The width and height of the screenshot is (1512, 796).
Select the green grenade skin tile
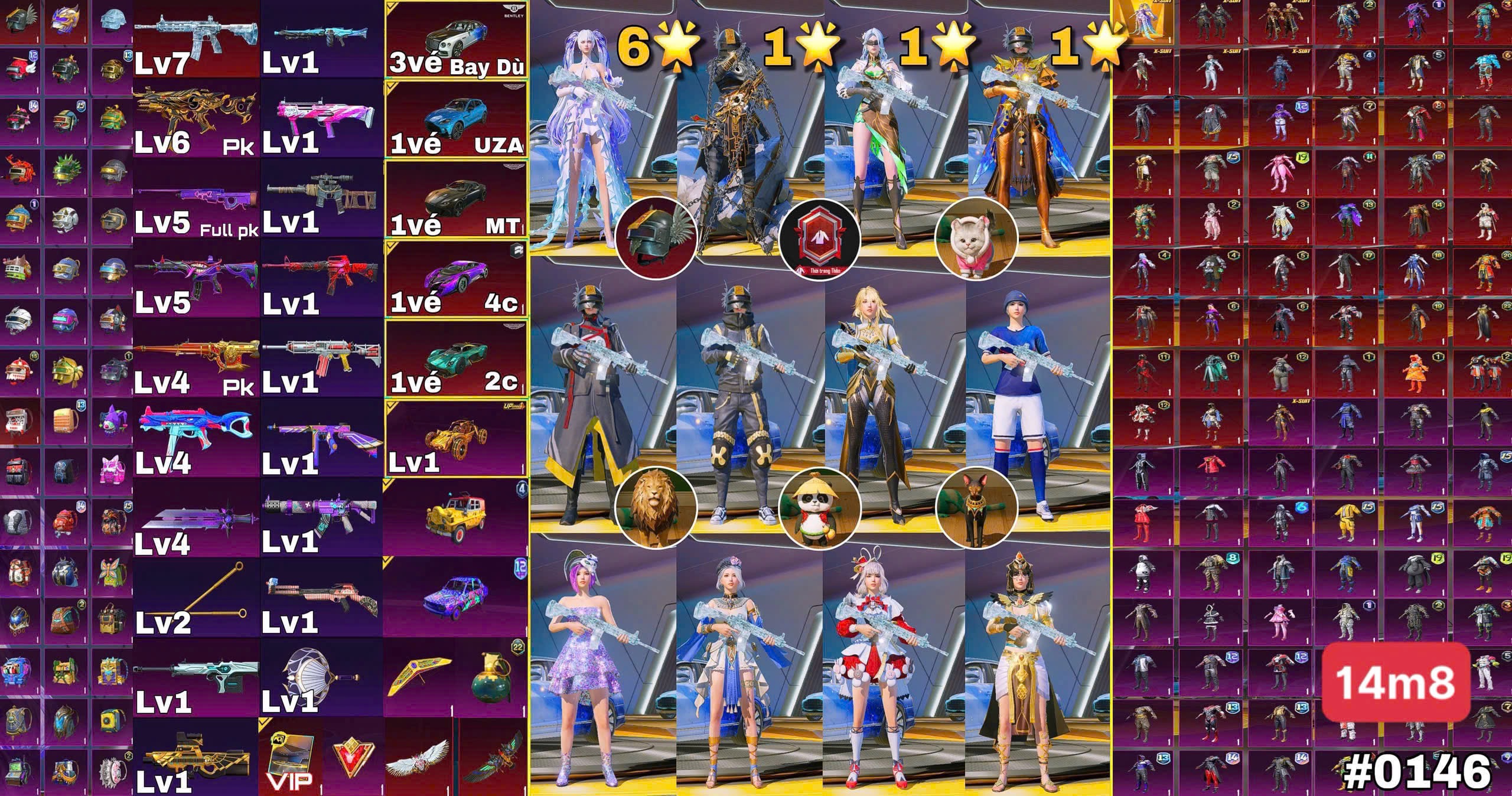point(491,677)
